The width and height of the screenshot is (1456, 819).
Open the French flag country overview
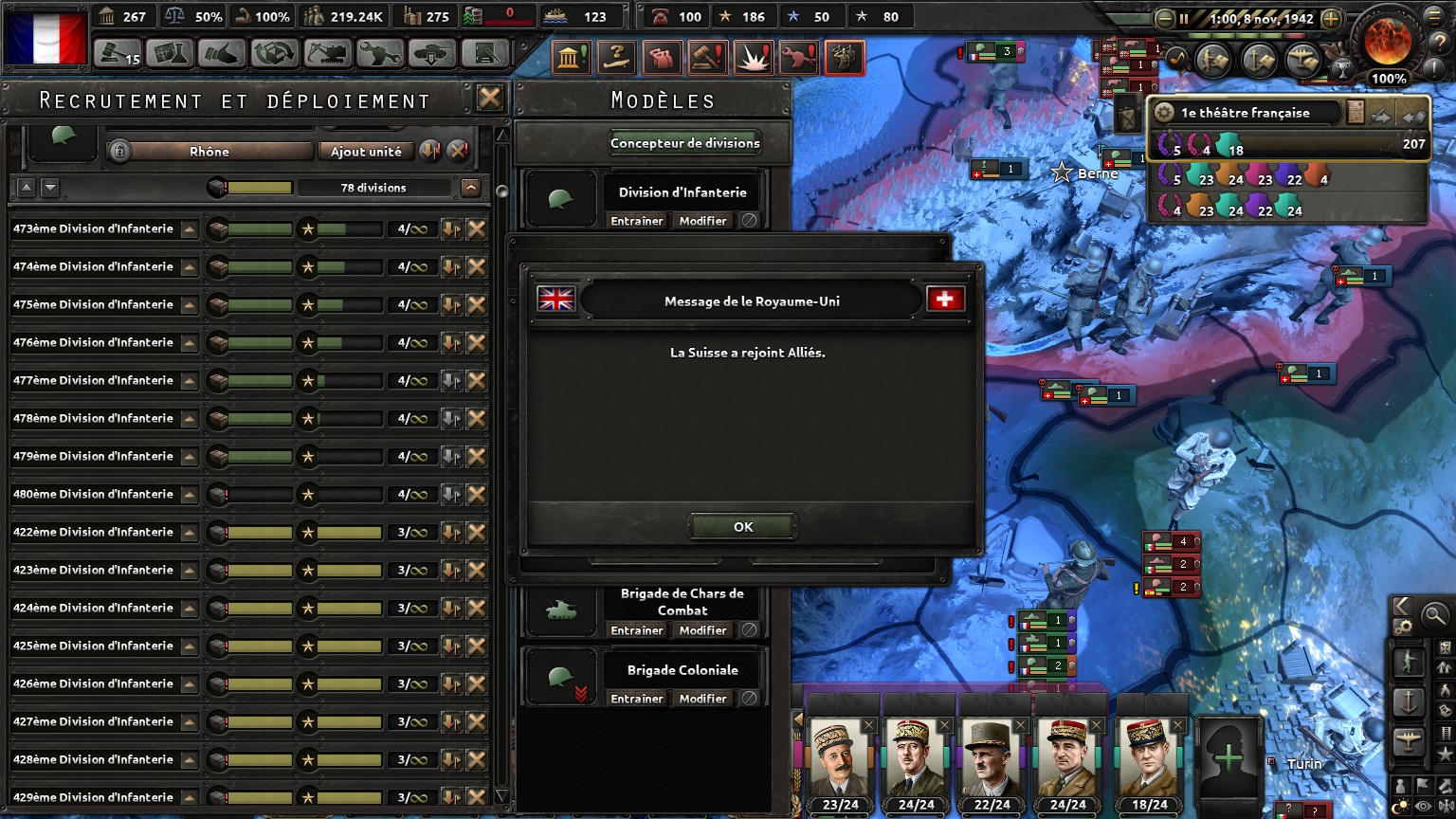coord(45,38)
